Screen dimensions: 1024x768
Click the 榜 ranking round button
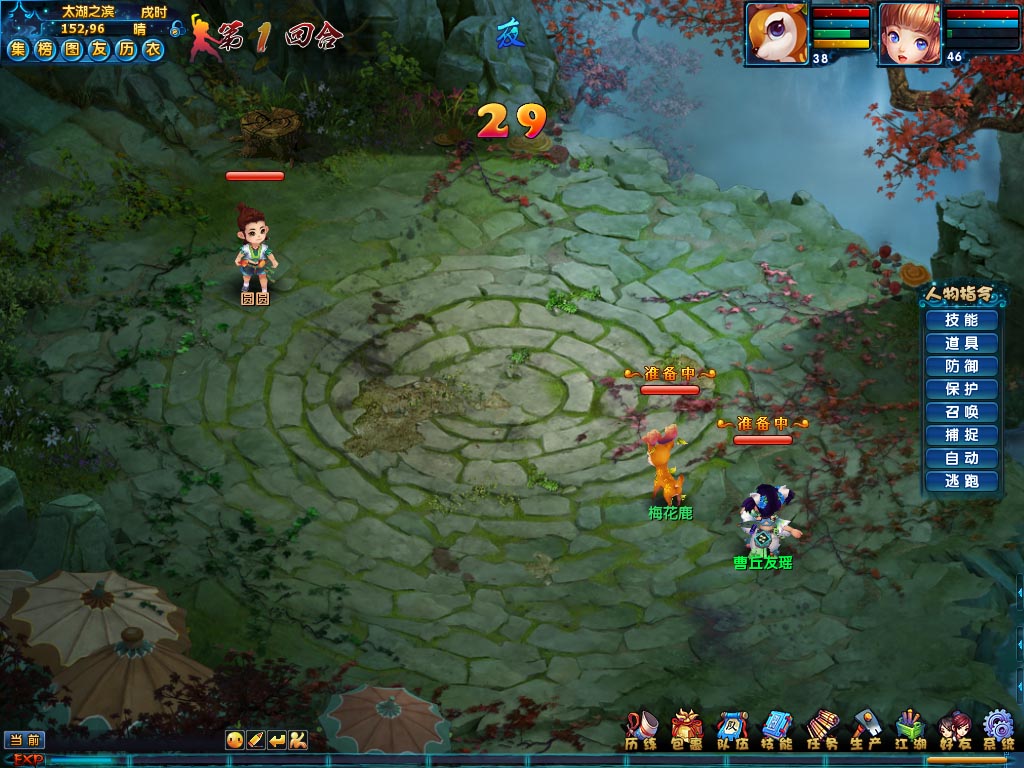tap(45, 50)
